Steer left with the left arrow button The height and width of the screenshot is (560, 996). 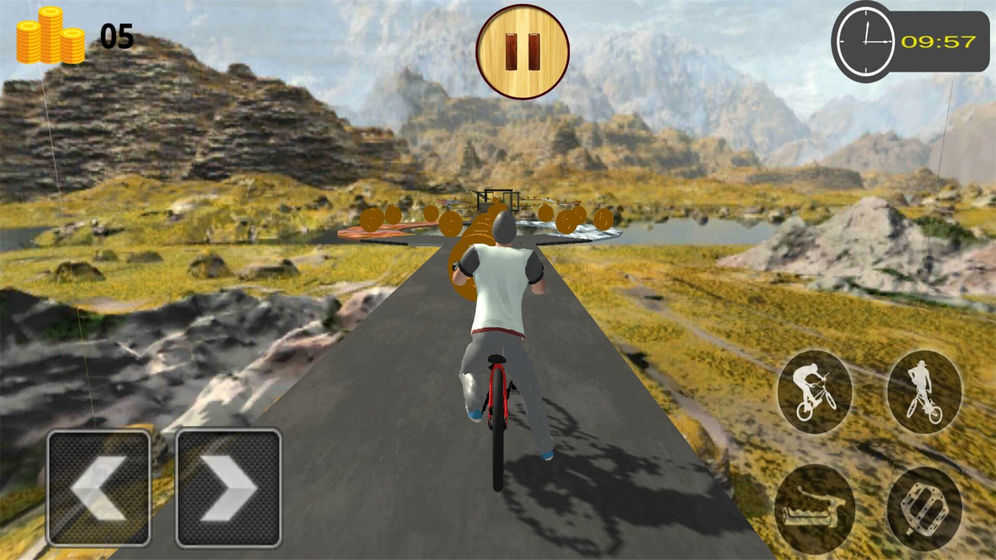[x=98, y=488]
